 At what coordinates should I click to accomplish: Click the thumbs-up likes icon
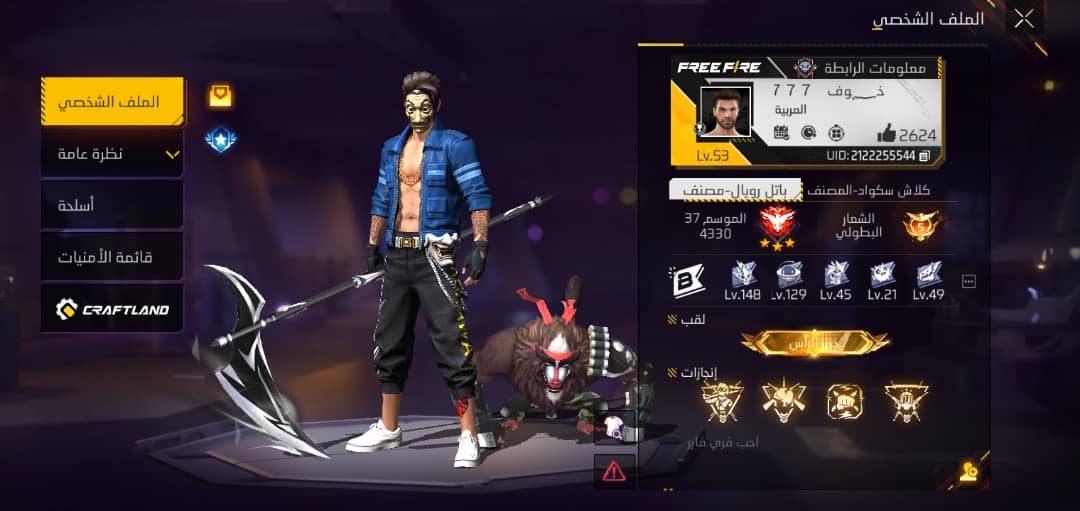[x=886, y=133]
